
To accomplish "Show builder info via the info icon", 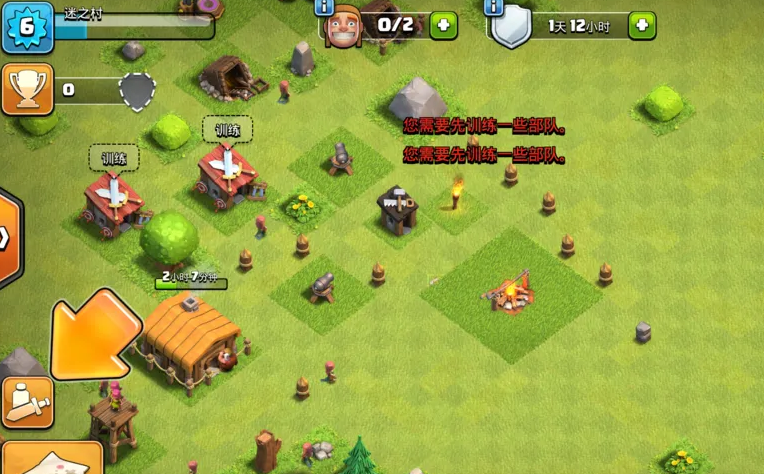I will [x=323, y=8].
